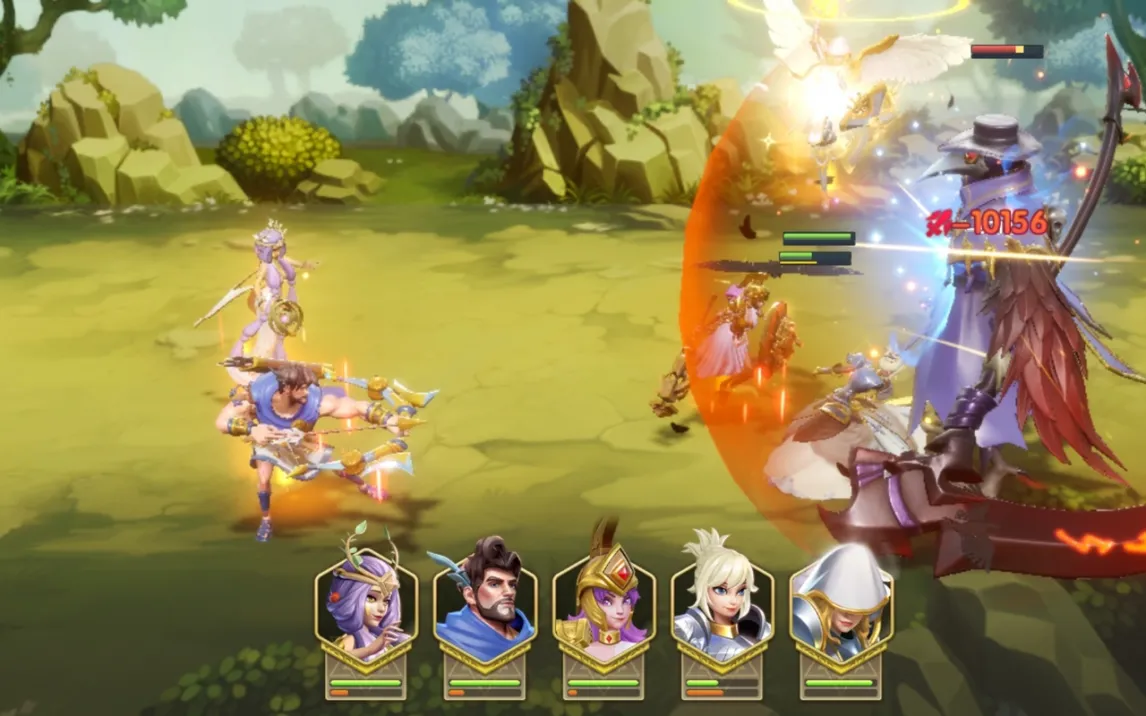Choose the golden-helmet warrior hero portrait

(603, 600)
